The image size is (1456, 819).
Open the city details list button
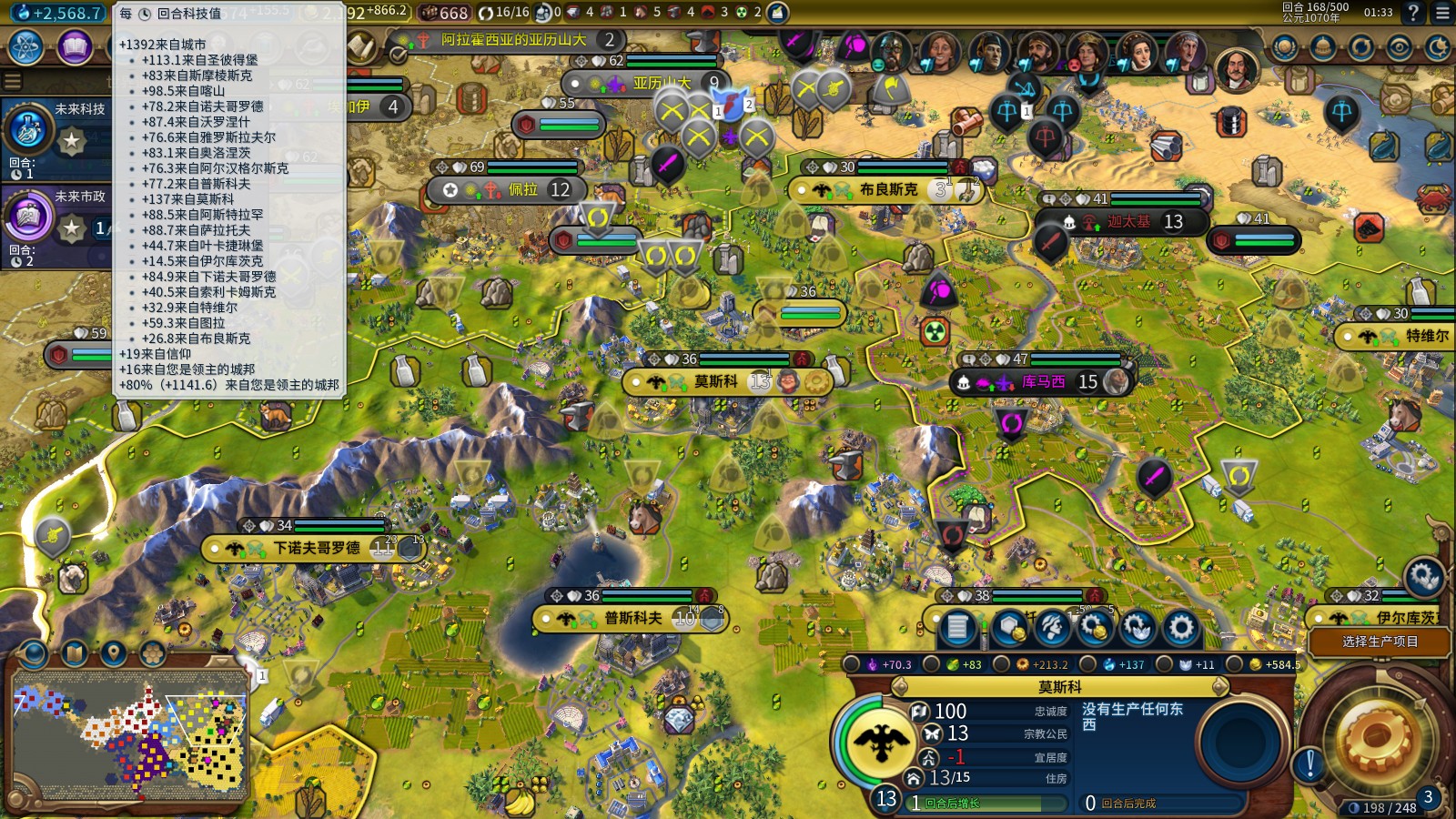point(957,627)
